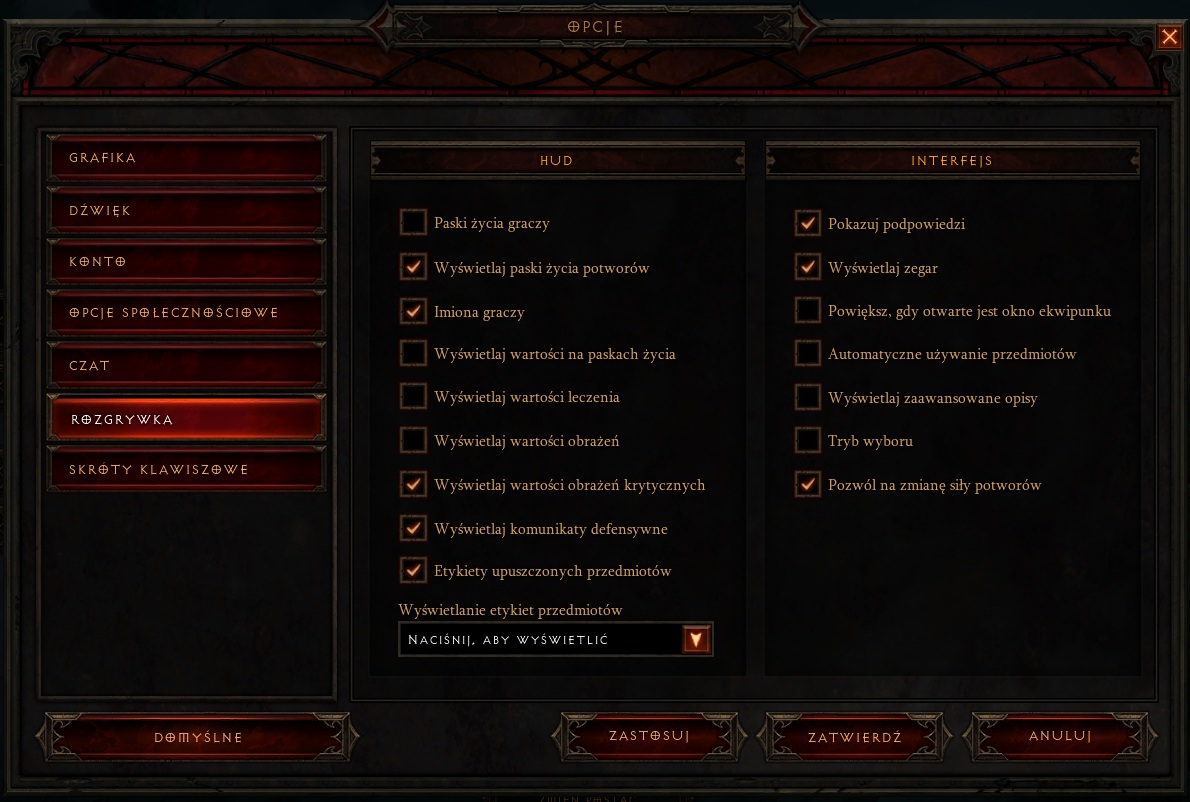Enable Wyświetlaj zaawansowane opisy
Screen dimensions: 1190x802
click(807, 397)
